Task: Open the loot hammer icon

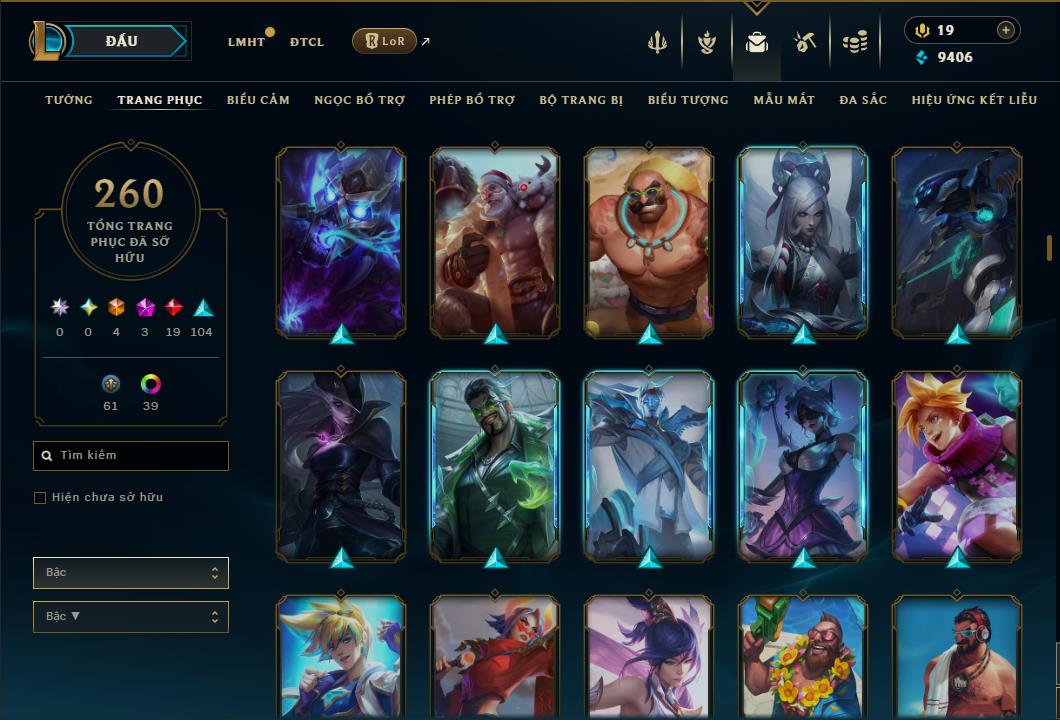Action: pyautogui.click(x=806, y=42)
